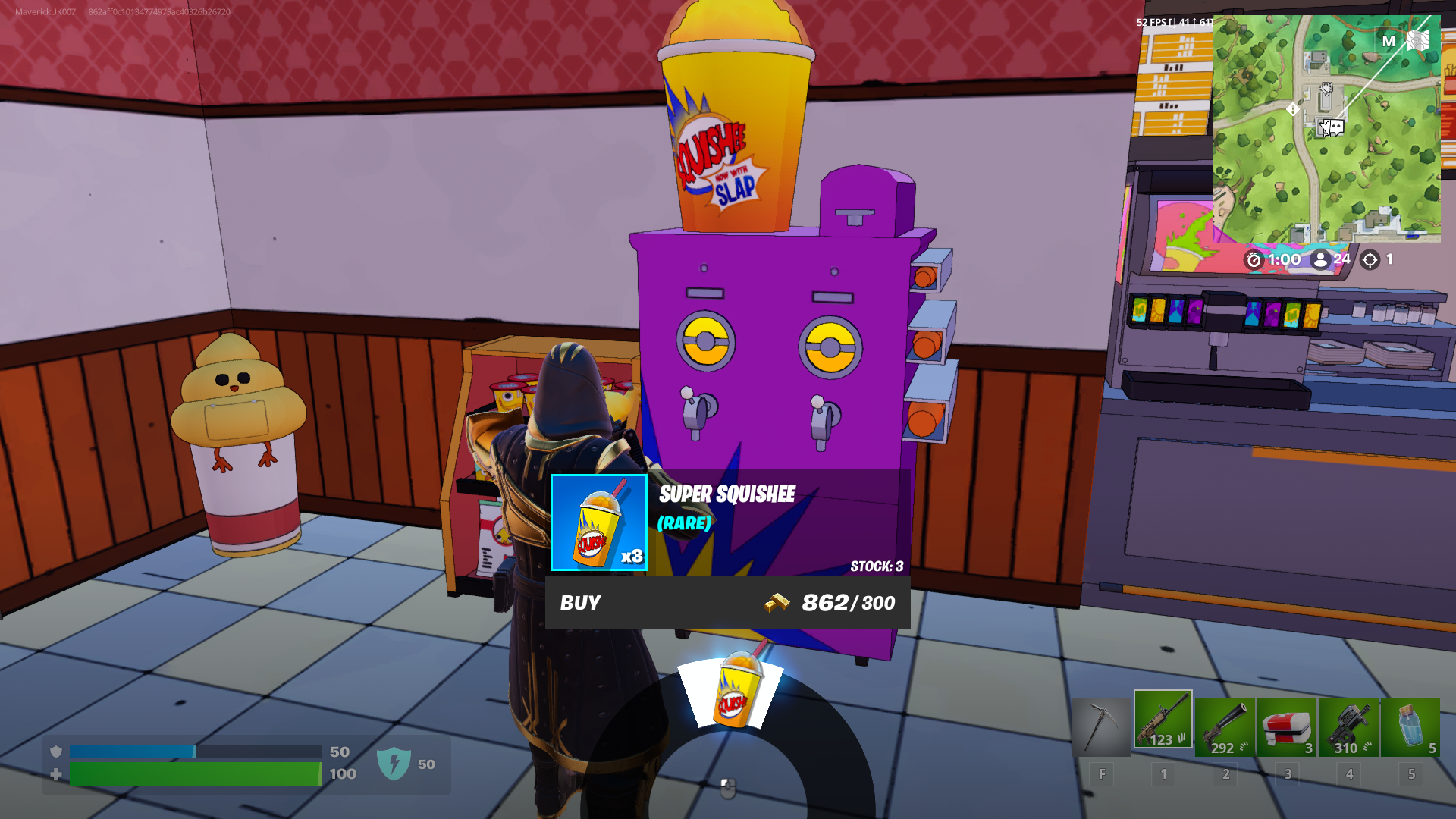Screen dimensions: 1456x819
Task: Open the full map from the folded-map icon
Action: [x=1417, y=41]
